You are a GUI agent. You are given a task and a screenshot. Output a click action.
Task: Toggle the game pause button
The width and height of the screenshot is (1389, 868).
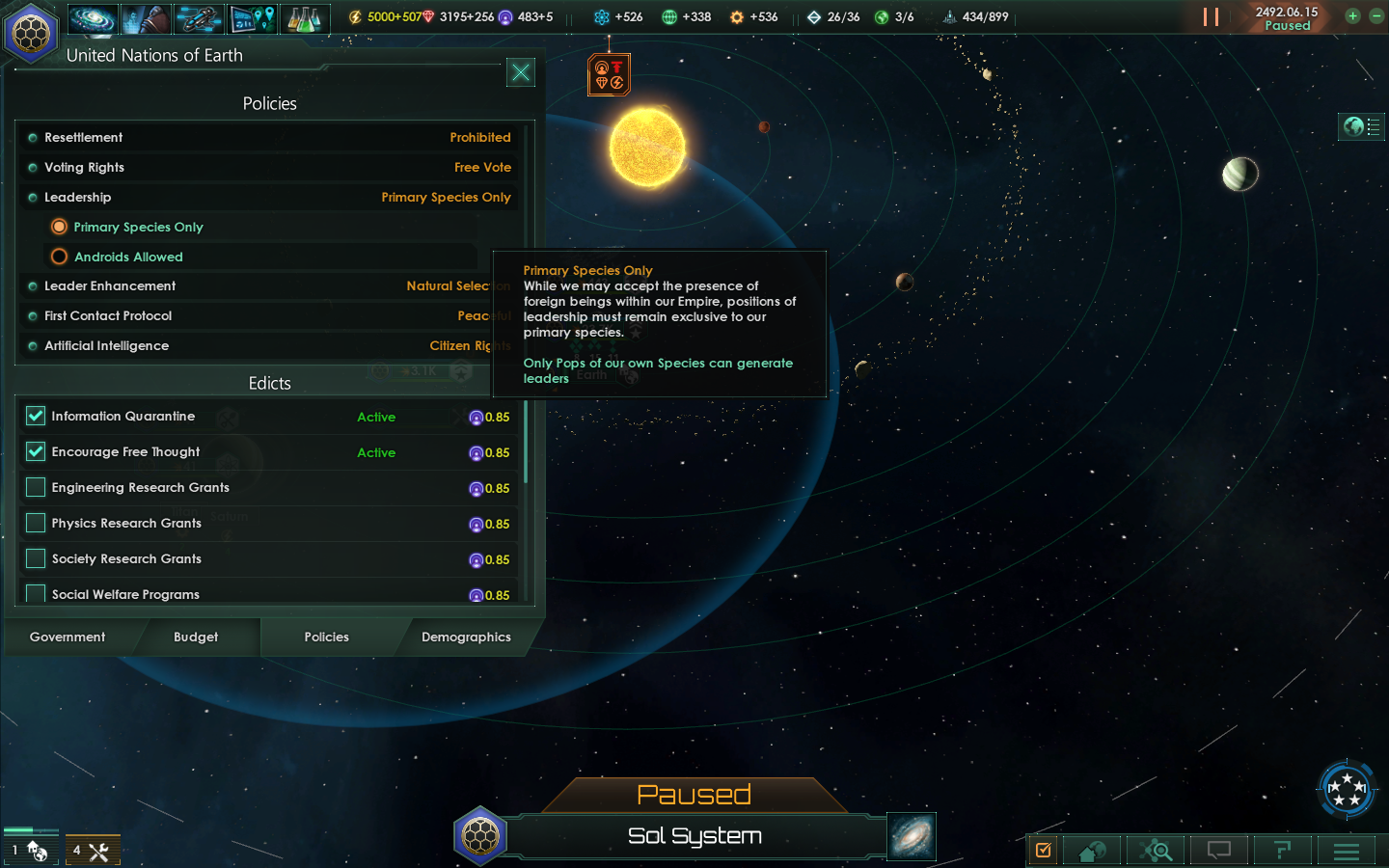[1211, 17]
